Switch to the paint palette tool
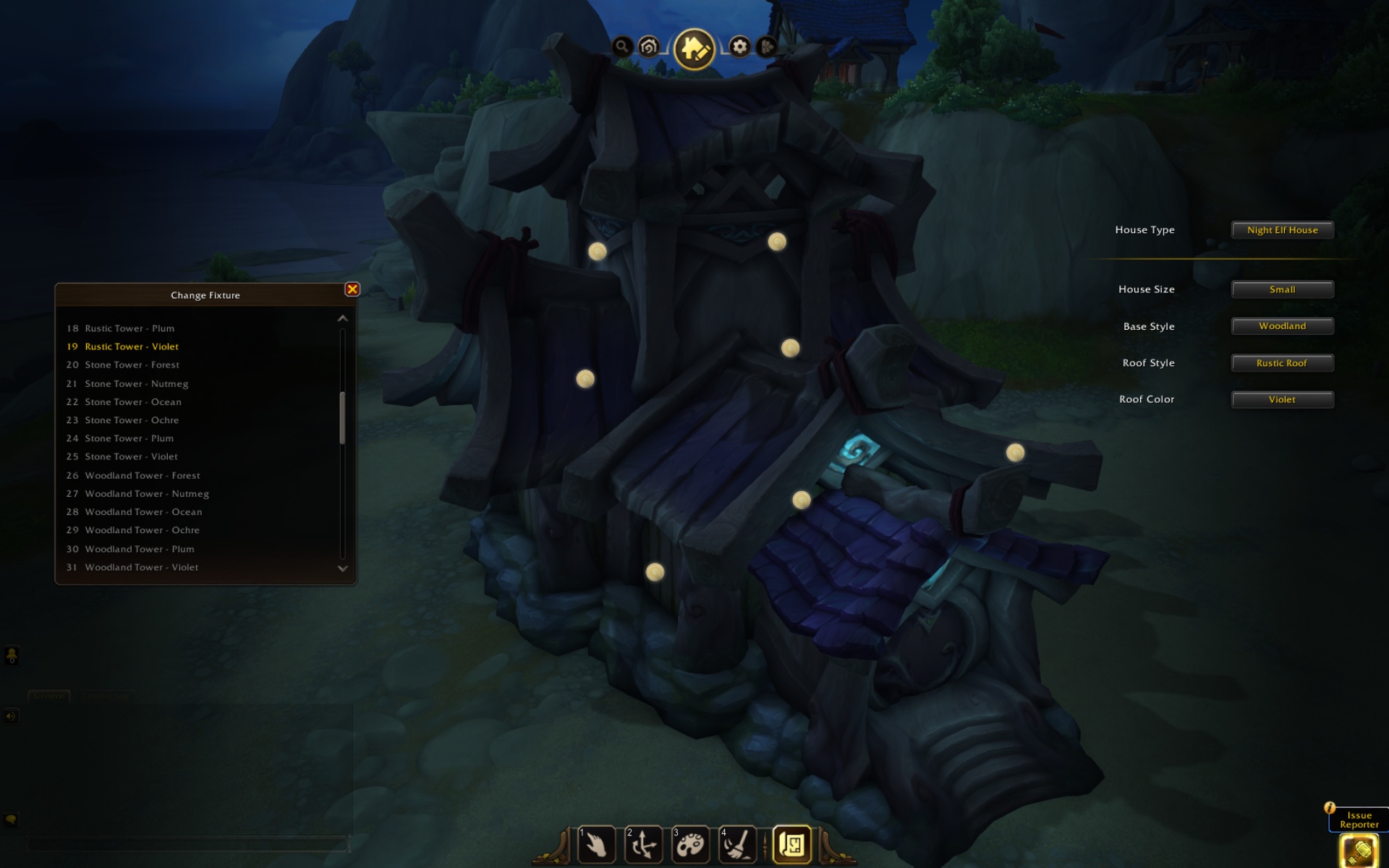Image resolution: width=1389 pixels, height=868 pixels. click(x=690, y=844)
